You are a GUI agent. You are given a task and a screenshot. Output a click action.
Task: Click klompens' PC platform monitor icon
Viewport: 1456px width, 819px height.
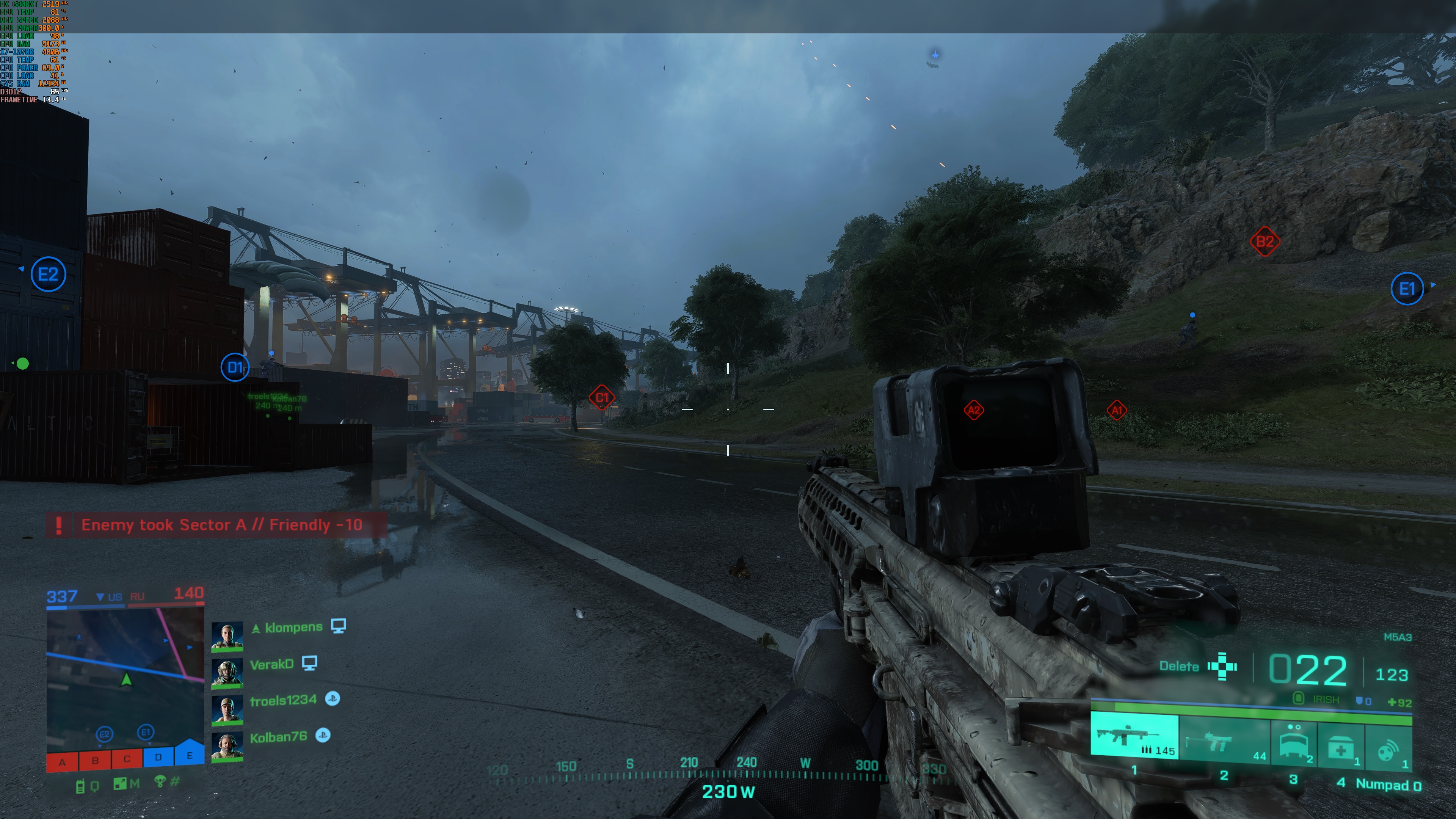point(340,626)
